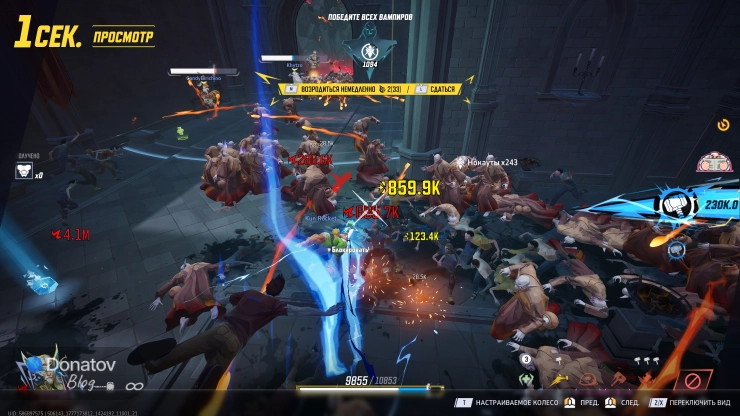740x416 pixels.
Task: Select the green winged ability icon
Action: (525, 380)
